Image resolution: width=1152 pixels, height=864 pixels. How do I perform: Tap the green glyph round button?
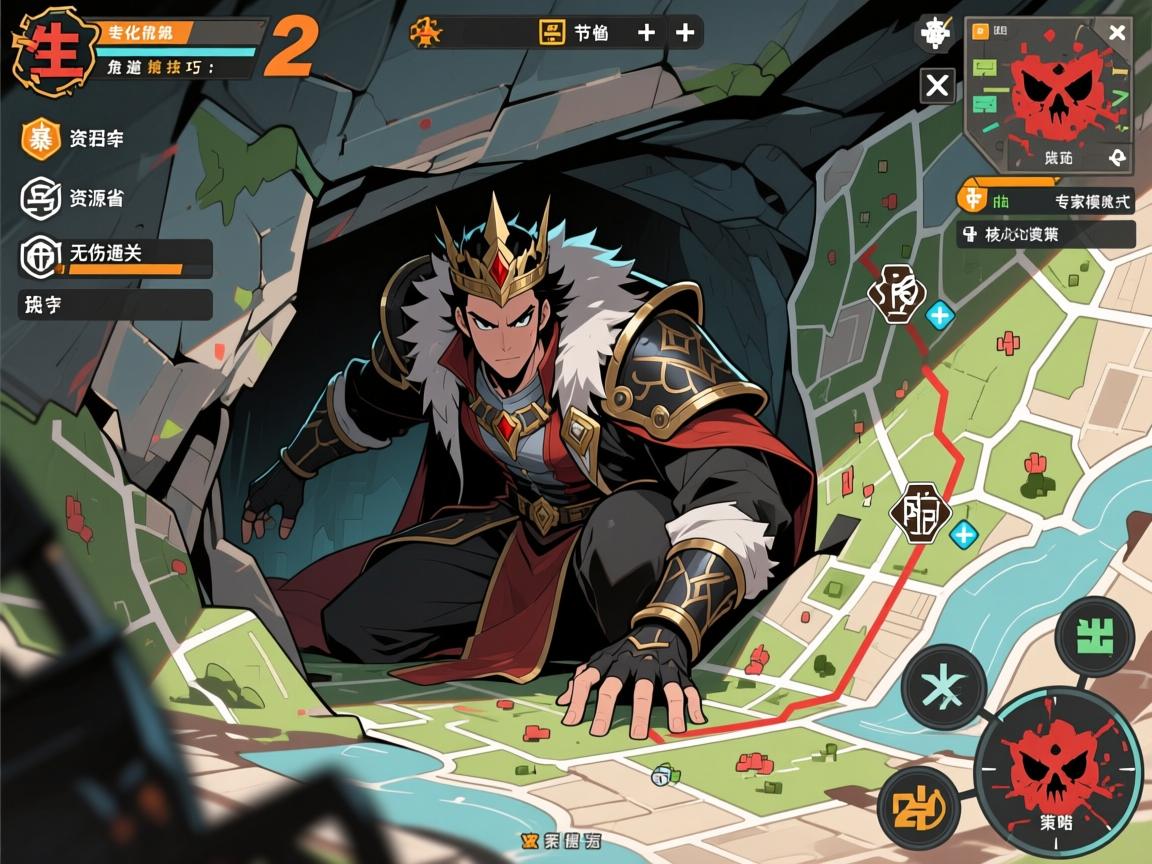tap(1095, 634)
